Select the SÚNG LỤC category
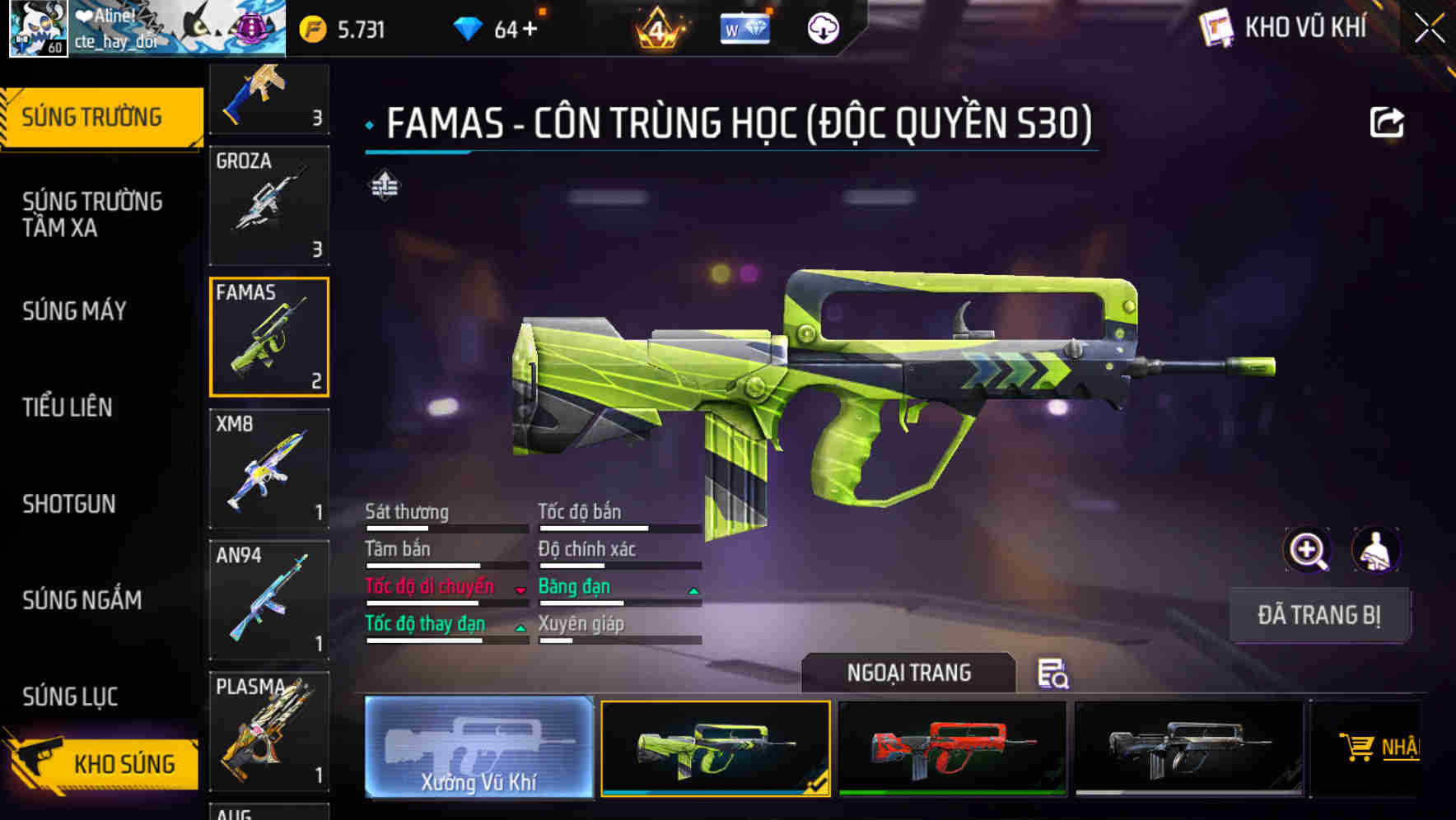The image size is (1456, 820). tap(71, 697)
